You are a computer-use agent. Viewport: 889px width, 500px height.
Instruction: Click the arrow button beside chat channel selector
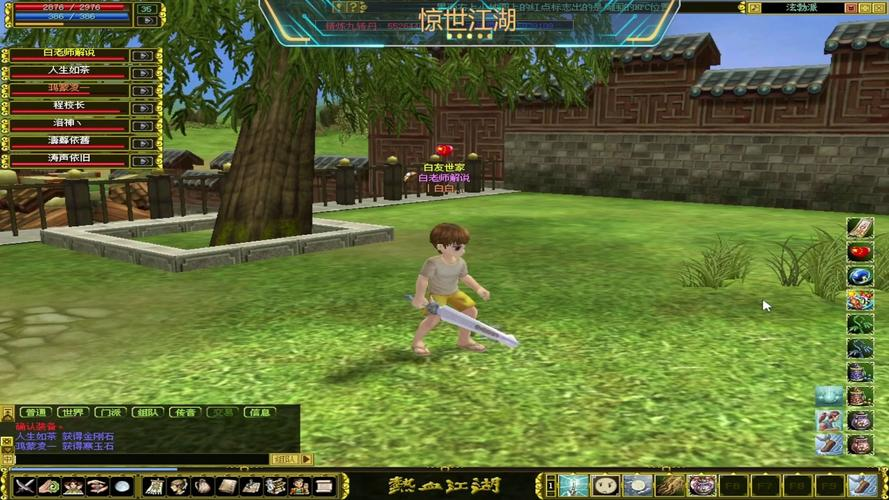tap(307, 459)
